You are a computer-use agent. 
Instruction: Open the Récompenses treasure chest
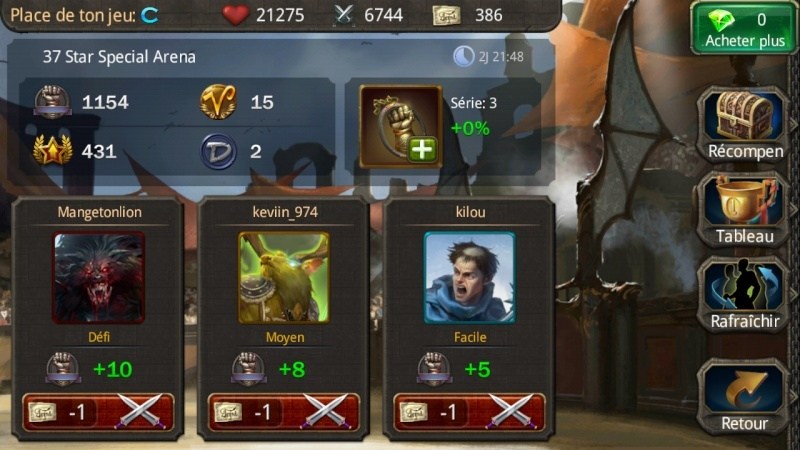pos(745,123)
